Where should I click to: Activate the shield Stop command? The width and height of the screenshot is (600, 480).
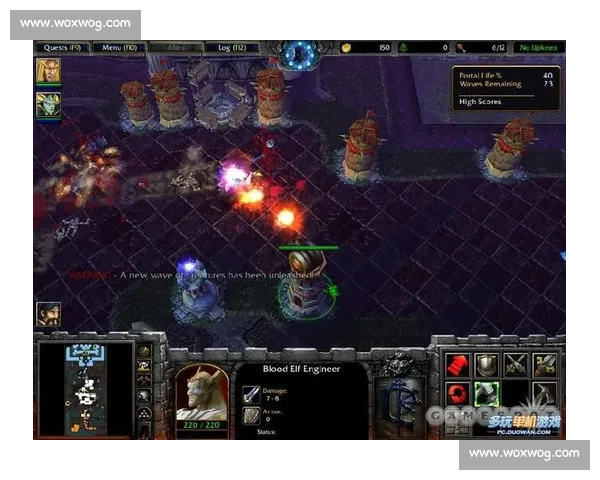tap(486, 363)
